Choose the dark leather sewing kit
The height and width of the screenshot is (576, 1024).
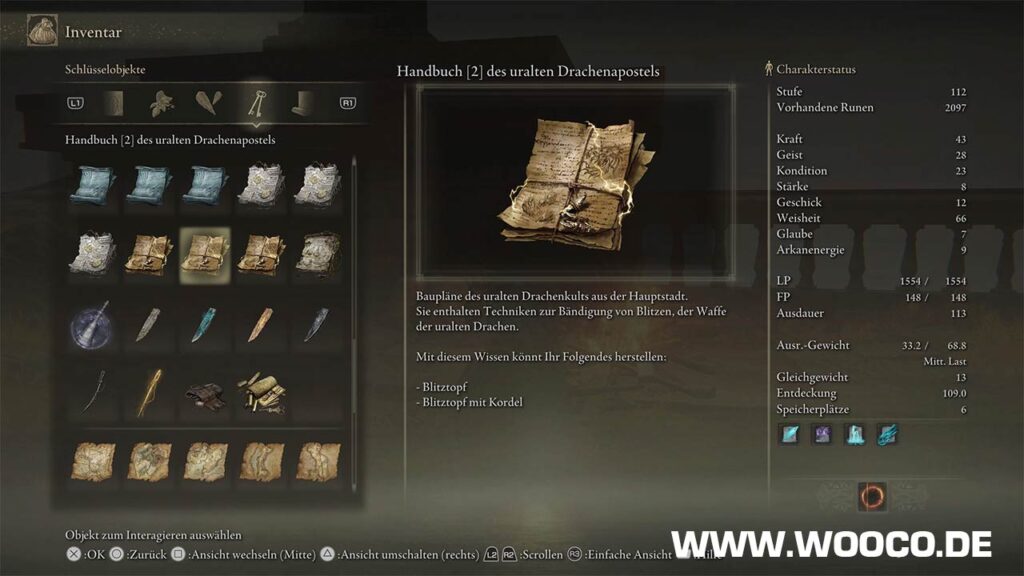pos(204,394)
